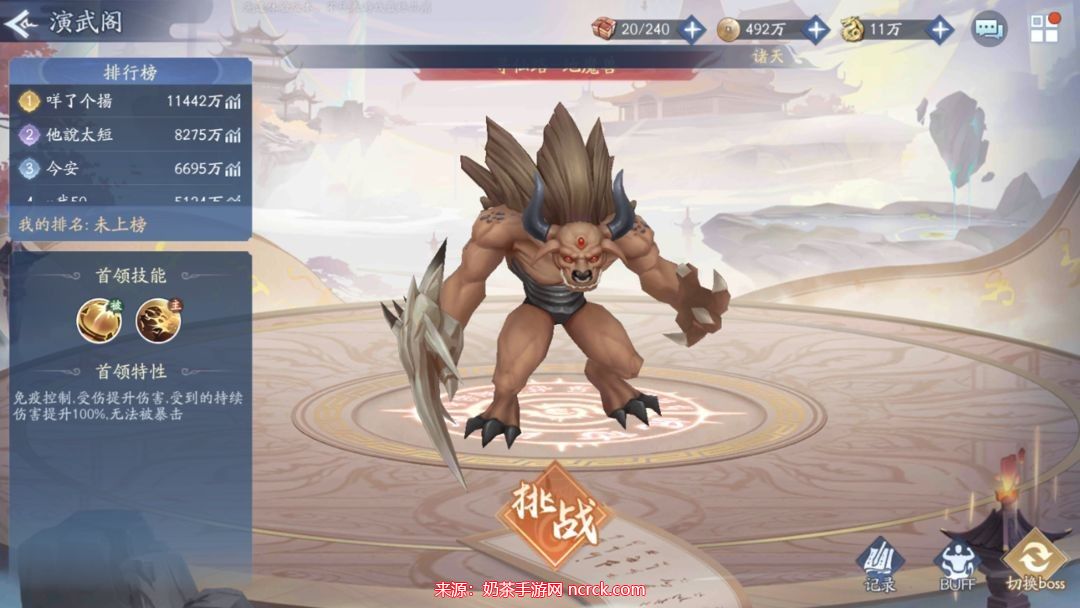The height and width of the screenshot is (608, 1080).
Task: View the boss passive skill (被) icon
Action: click(x=97, y=320)
